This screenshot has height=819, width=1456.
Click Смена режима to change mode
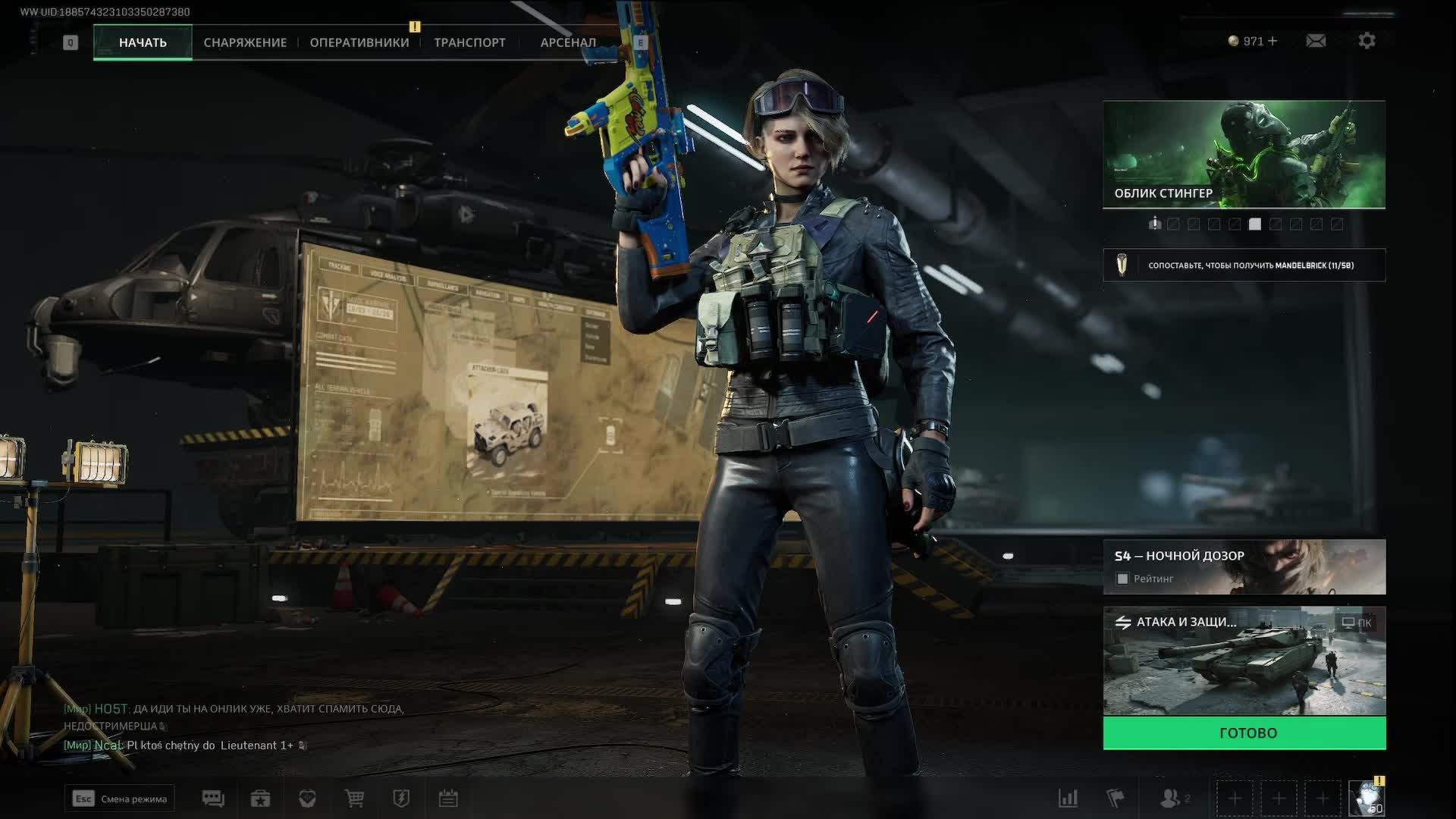click(x=120, y=799)
